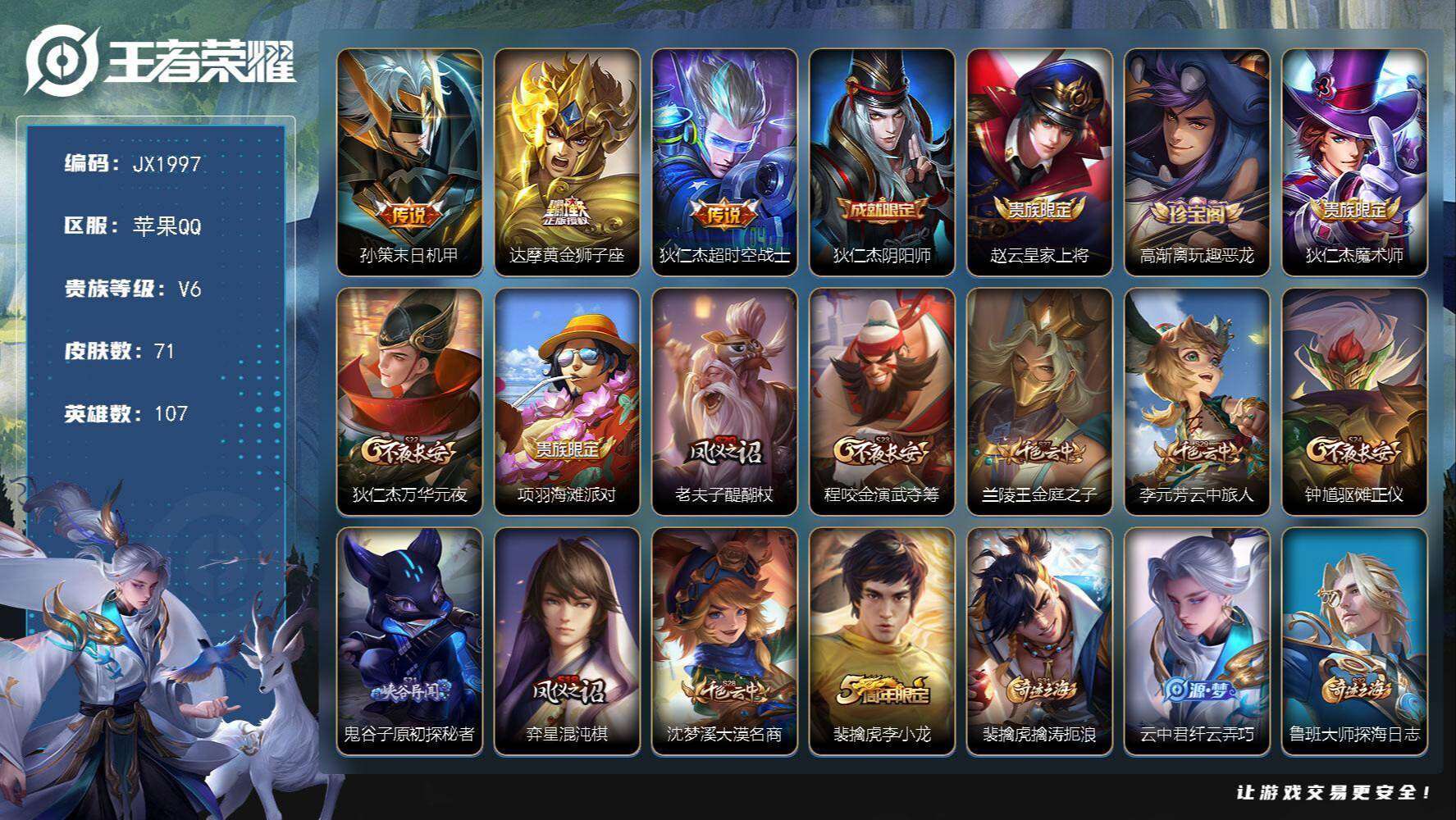Choose the 云中君纤云弄巧 skin card
The height and width of the screenshot is (820, 1456).
[1197, 640]
